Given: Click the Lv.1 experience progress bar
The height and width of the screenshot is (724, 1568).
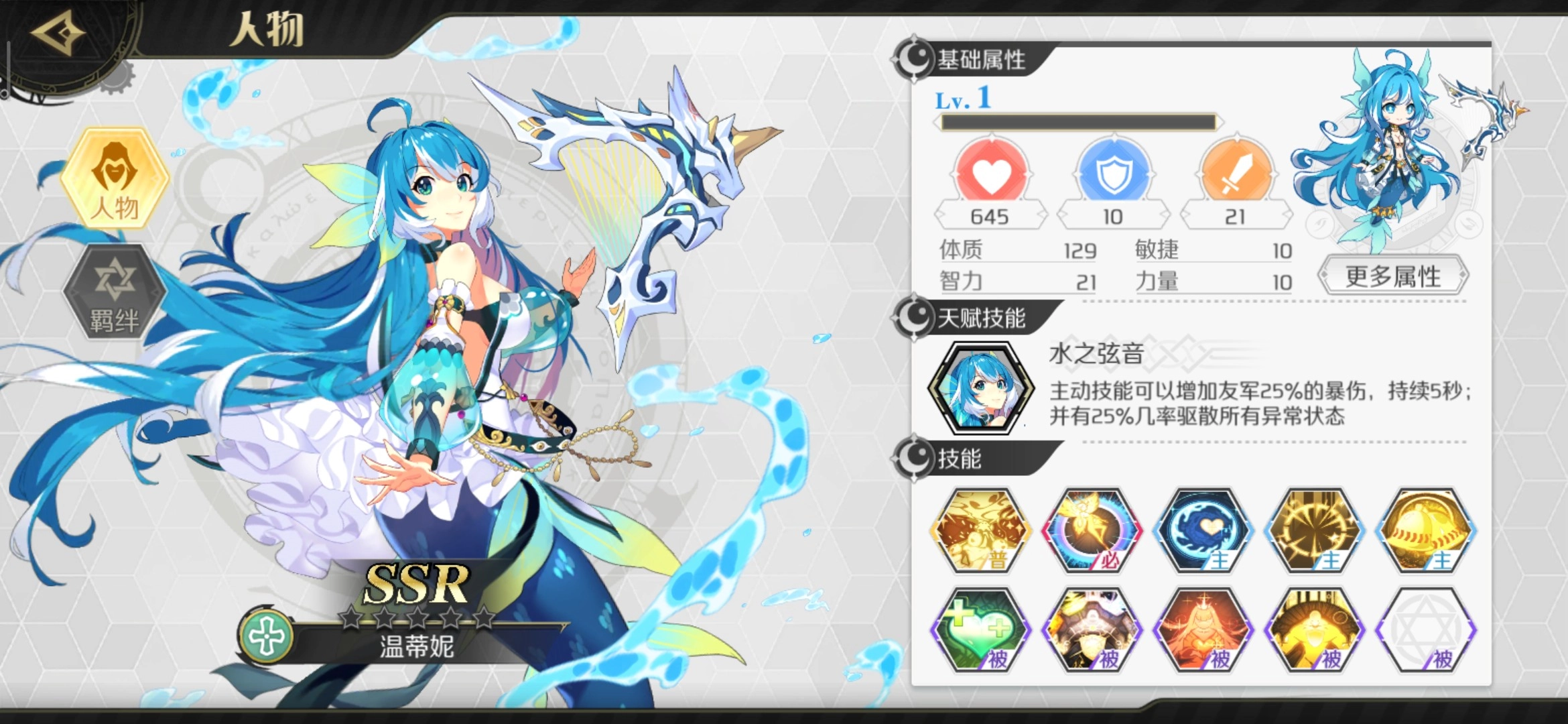Looking at the screenshot, I should 1079,121.
